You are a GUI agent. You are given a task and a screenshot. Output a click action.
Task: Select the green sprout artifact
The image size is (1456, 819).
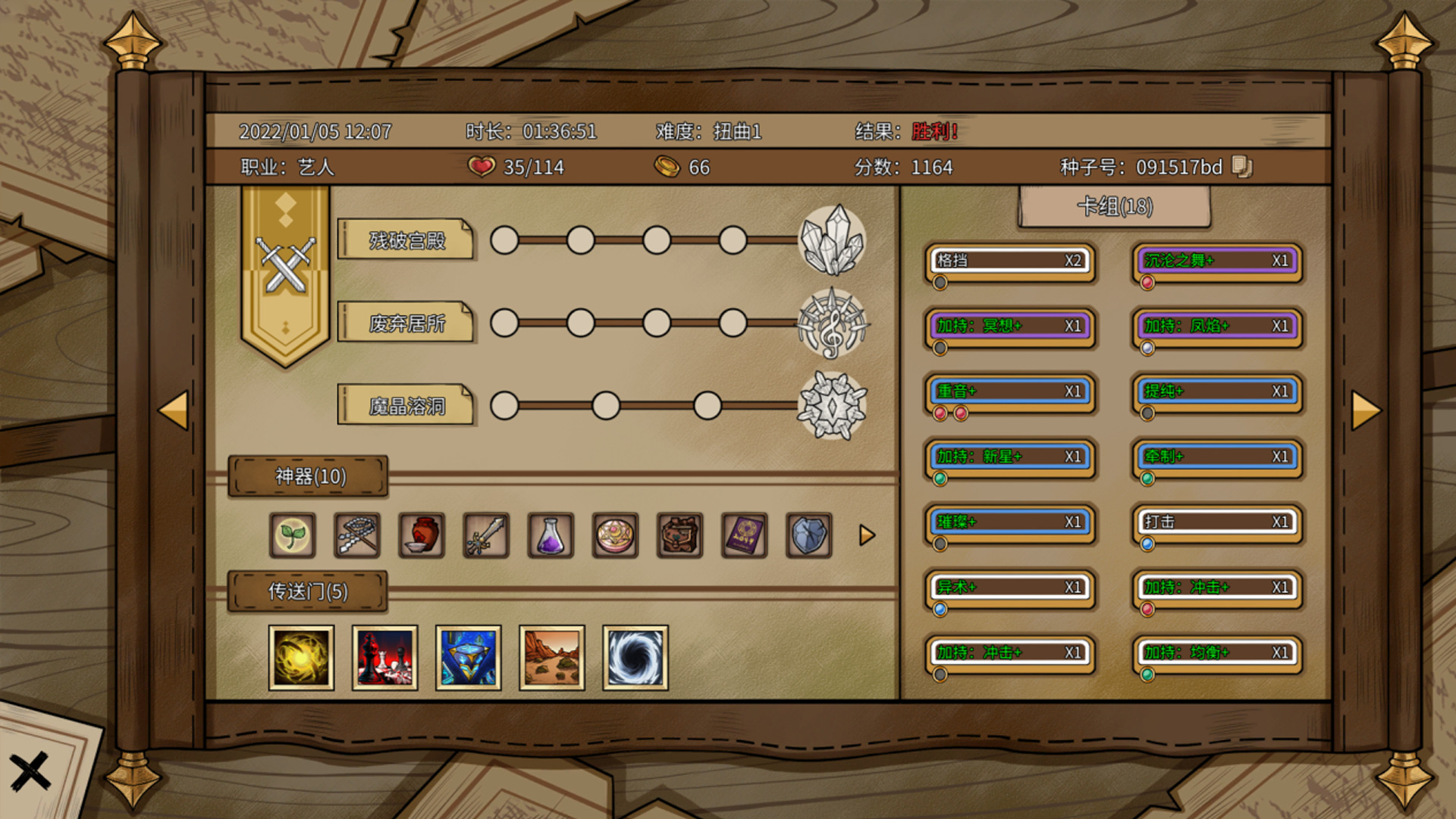tap(293, 535)
